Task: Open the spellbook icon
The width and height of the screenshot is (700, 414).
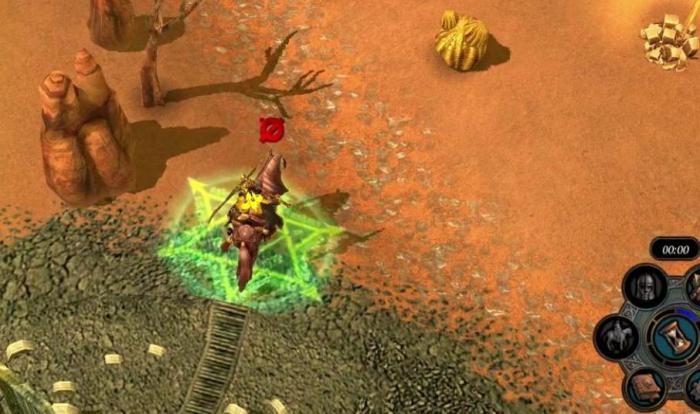Action: [x=645, y=387]
